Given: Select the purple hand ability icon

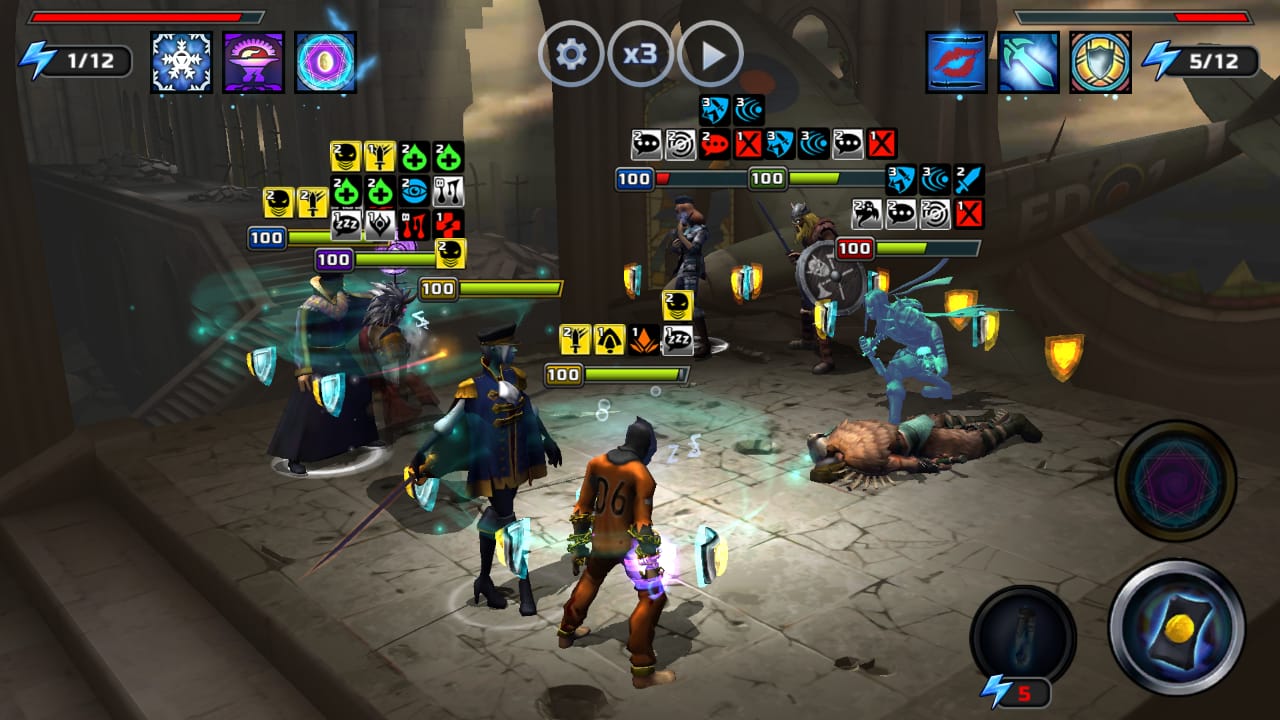Looking at the screenshot, I should pyautogui.click(x=253, y=62).
